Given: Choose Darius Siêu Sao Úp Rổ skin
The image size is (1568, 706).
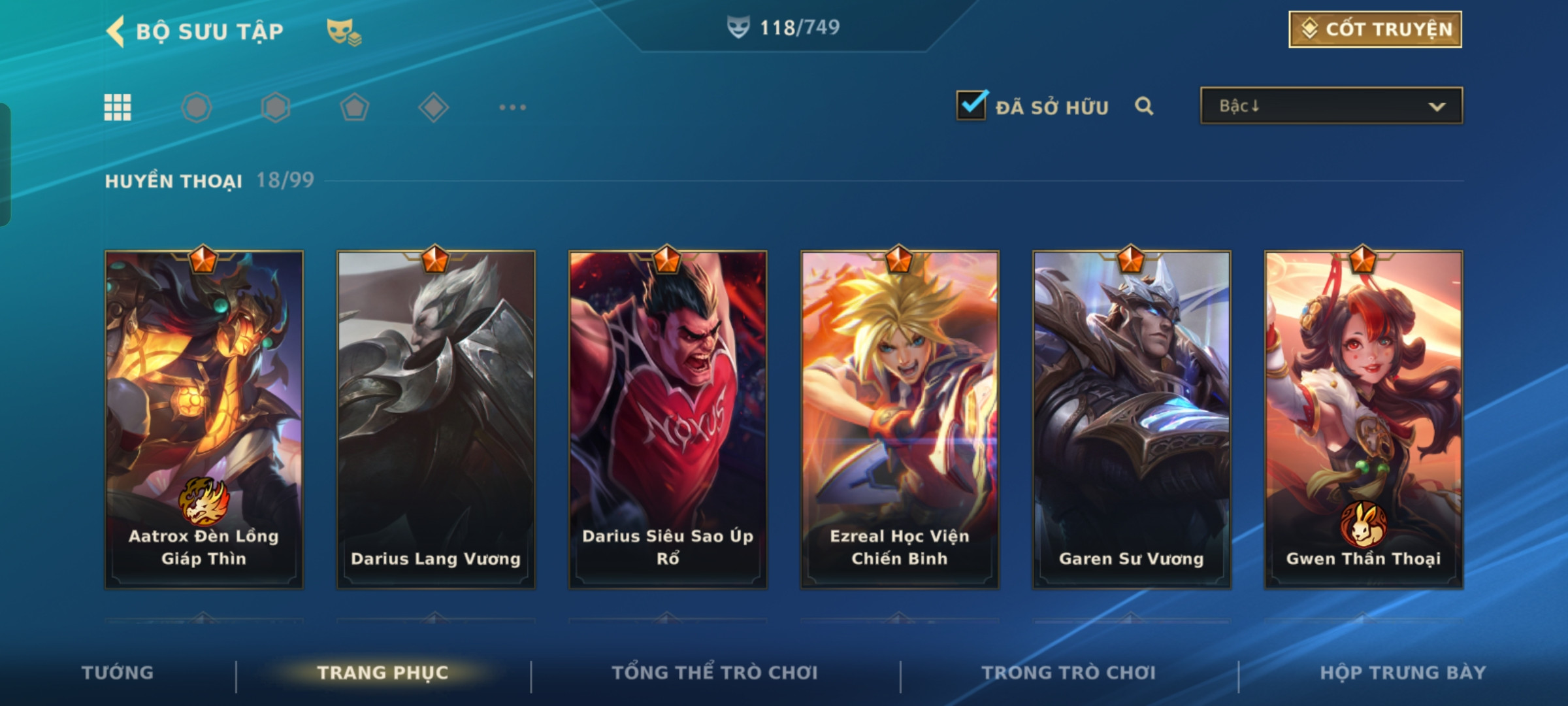Looking at the screenshot, I should click(x=668, y=420).
